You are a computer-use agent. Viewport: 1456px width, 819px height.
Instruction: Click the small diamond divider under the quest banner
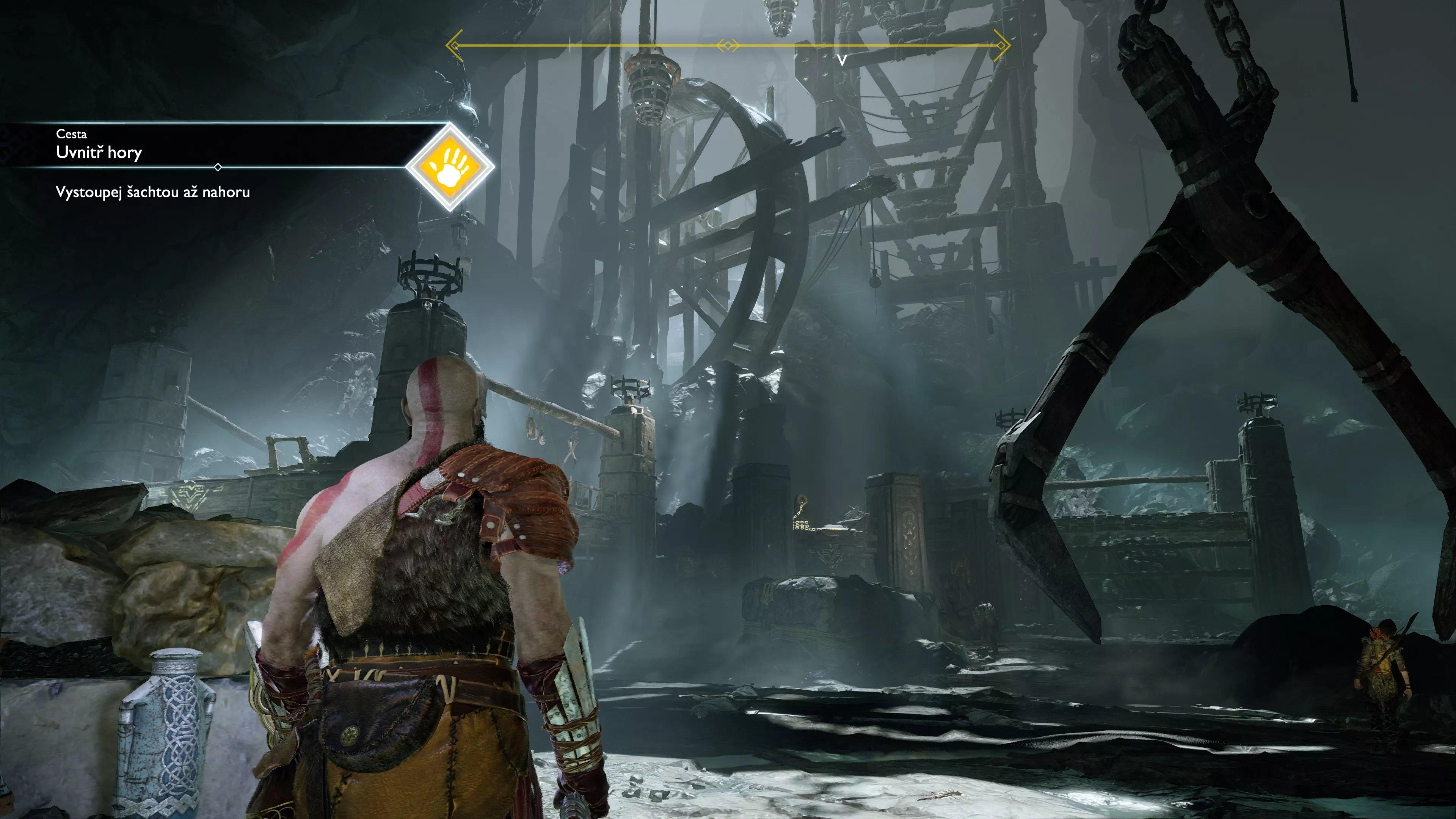(x=218, y=167)
